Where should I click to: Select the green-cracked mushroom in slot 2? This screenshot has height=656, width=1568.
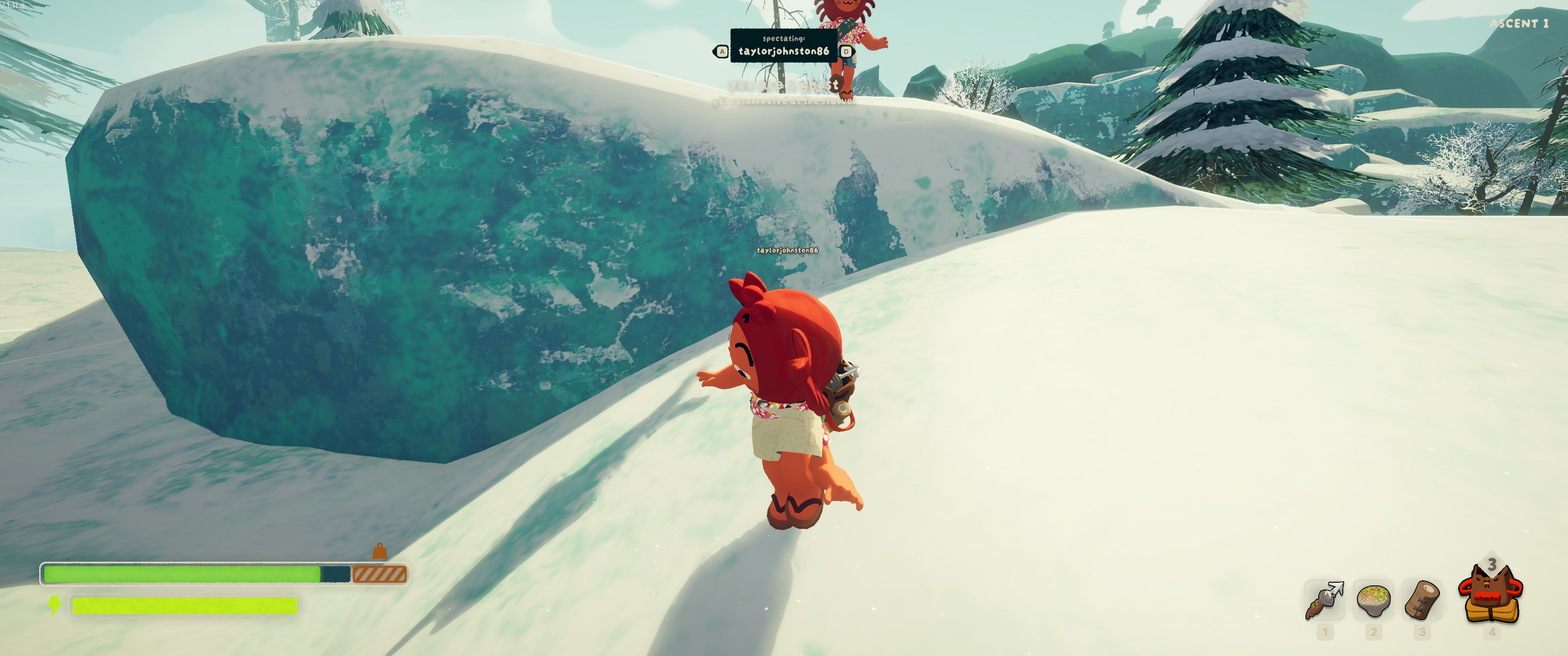point(1373,600)
